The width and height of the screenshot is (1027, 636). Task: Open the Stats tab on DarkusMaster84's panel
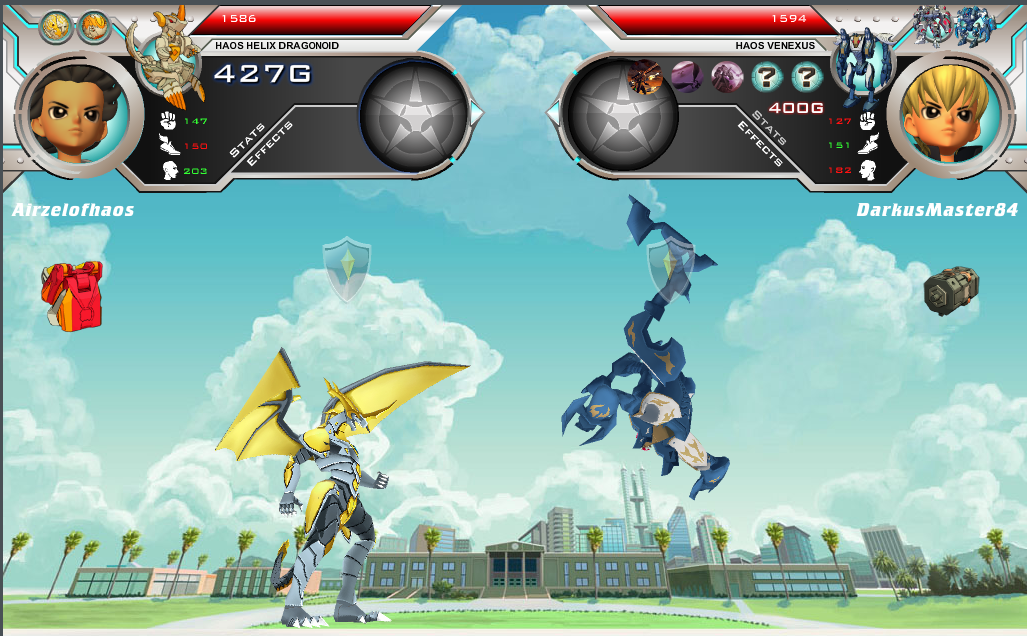coord(770,127)
